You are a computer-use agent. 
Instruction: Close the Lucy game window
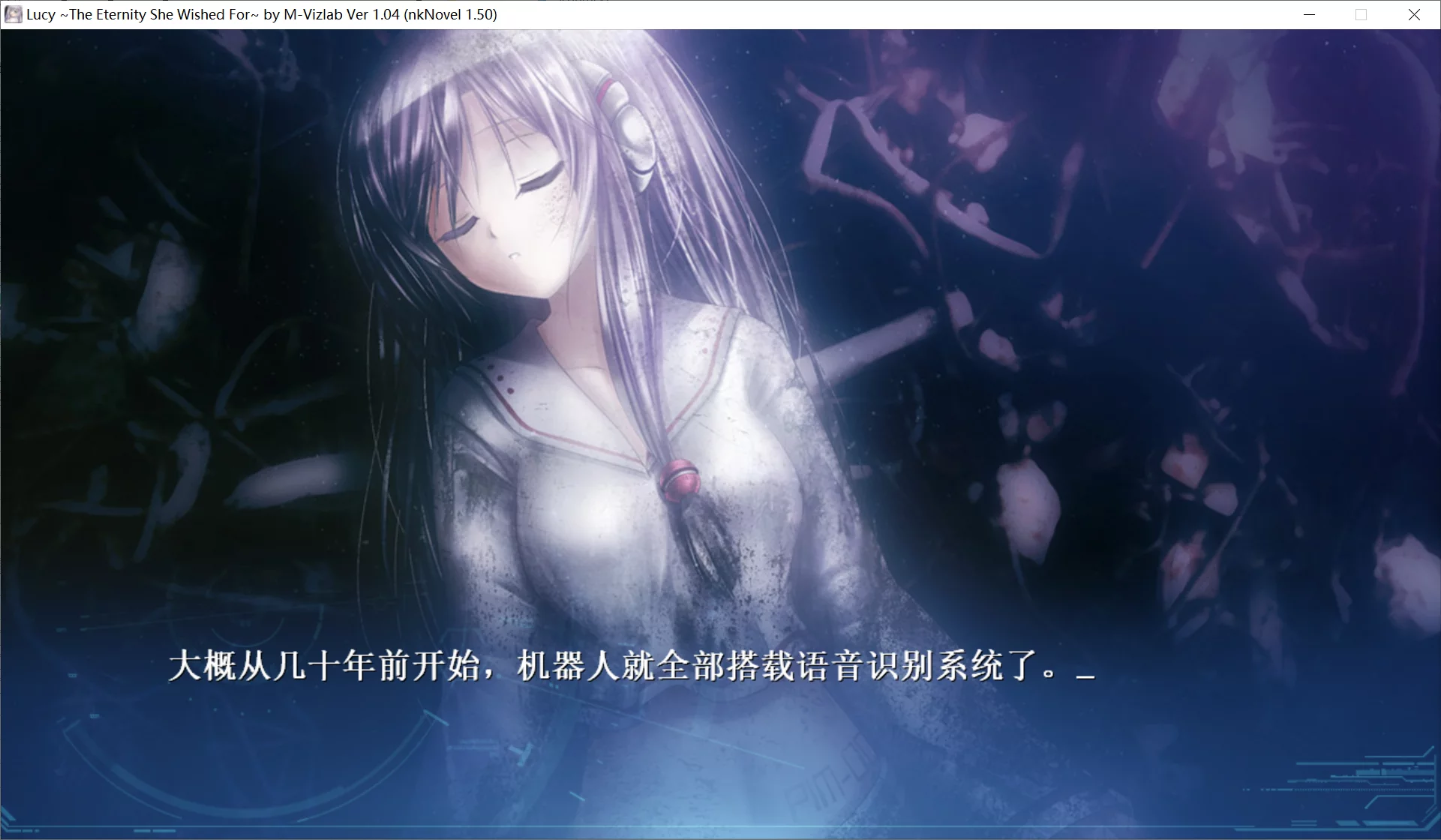pos(1415,14)
